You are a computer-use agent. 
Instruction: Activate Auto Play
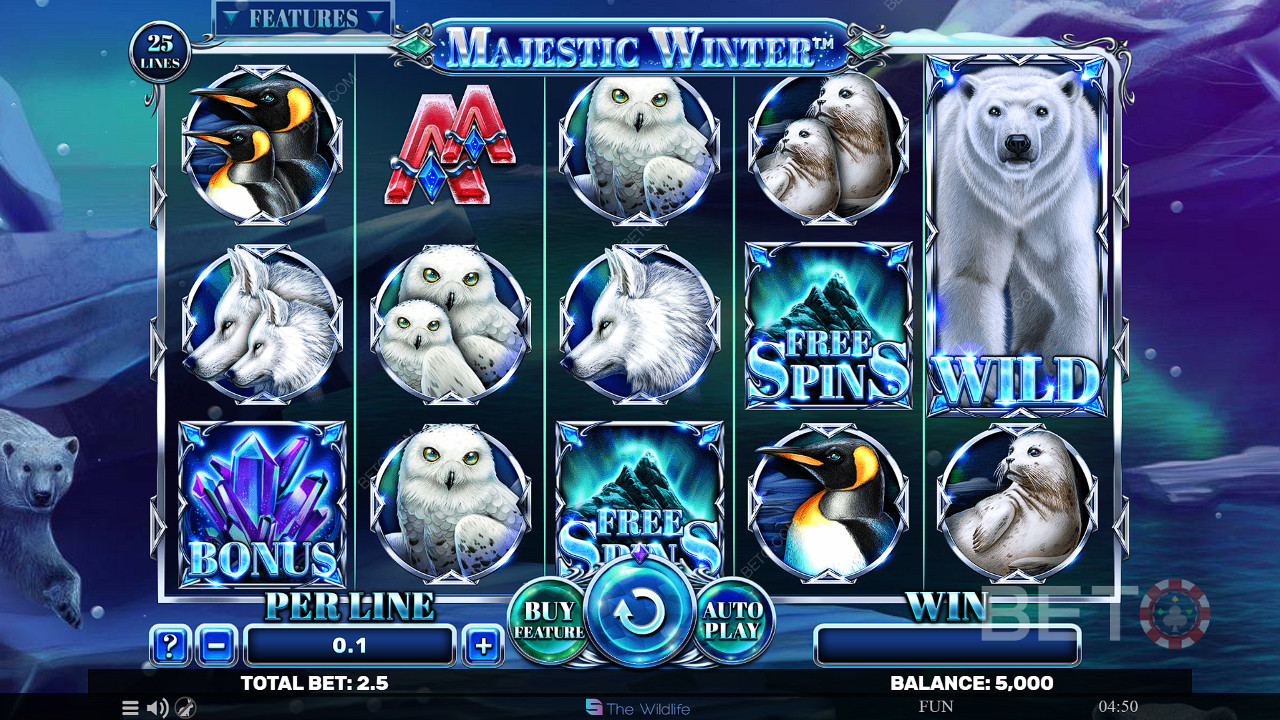coord(733,621)
